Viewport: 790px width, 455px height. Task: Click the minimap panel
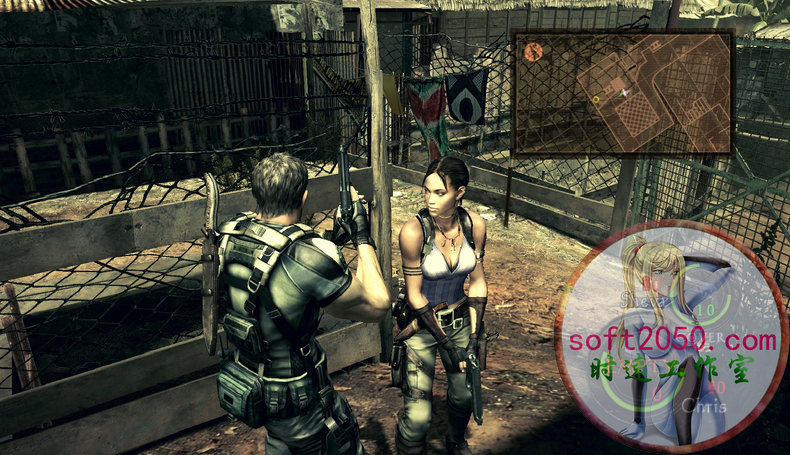[x=622, y=92]
